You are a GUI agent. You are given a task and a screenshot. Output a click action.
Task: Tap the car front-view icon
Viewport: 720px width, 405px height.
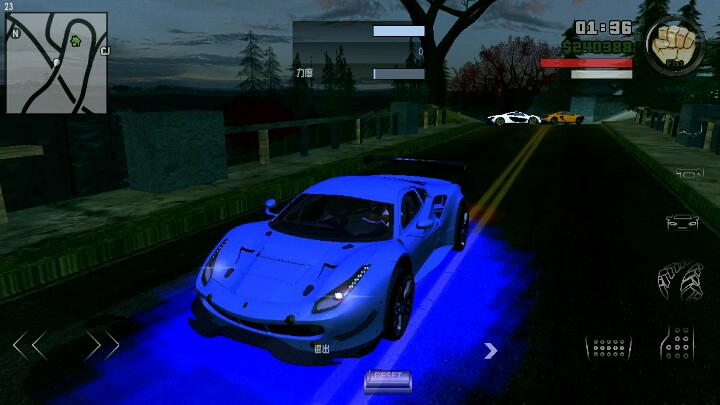[x=682, y=221]
